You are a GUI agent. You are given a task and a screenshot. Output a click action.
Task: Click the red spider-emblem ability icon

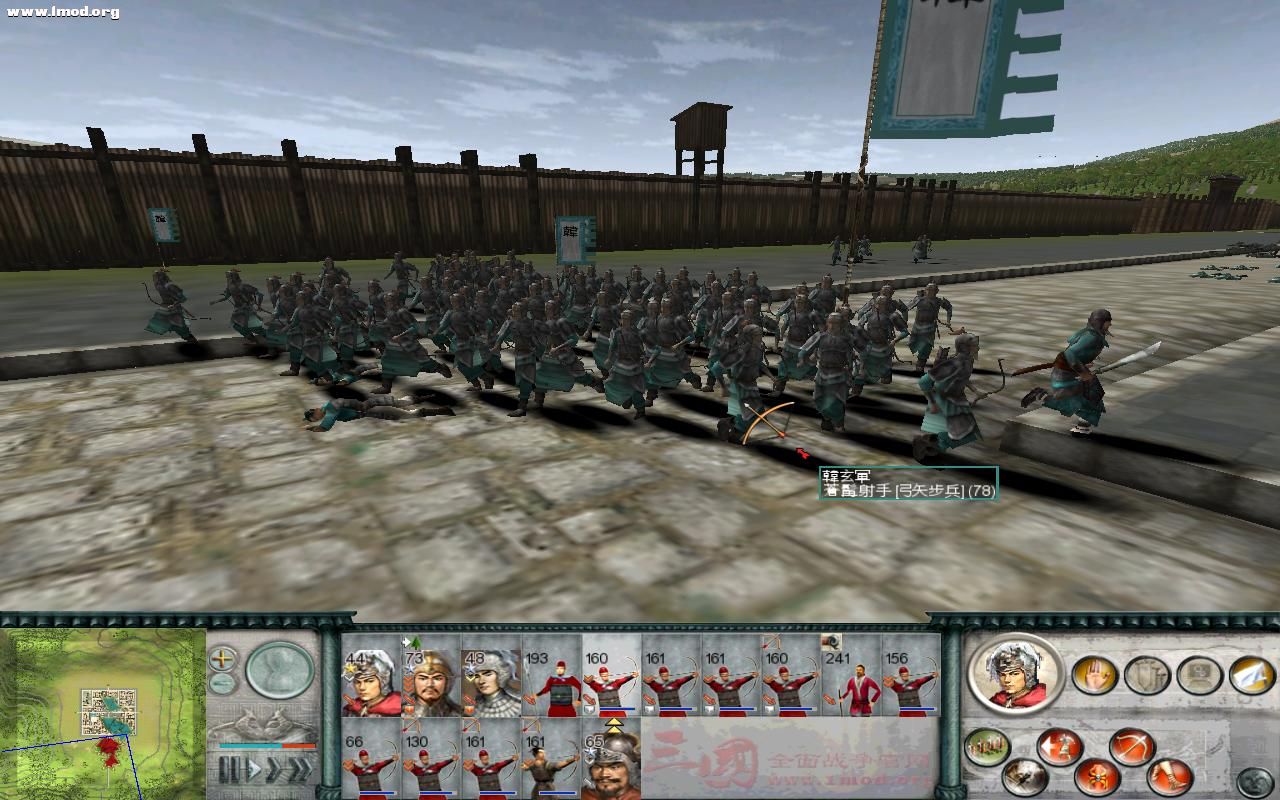pos(1097,777)
